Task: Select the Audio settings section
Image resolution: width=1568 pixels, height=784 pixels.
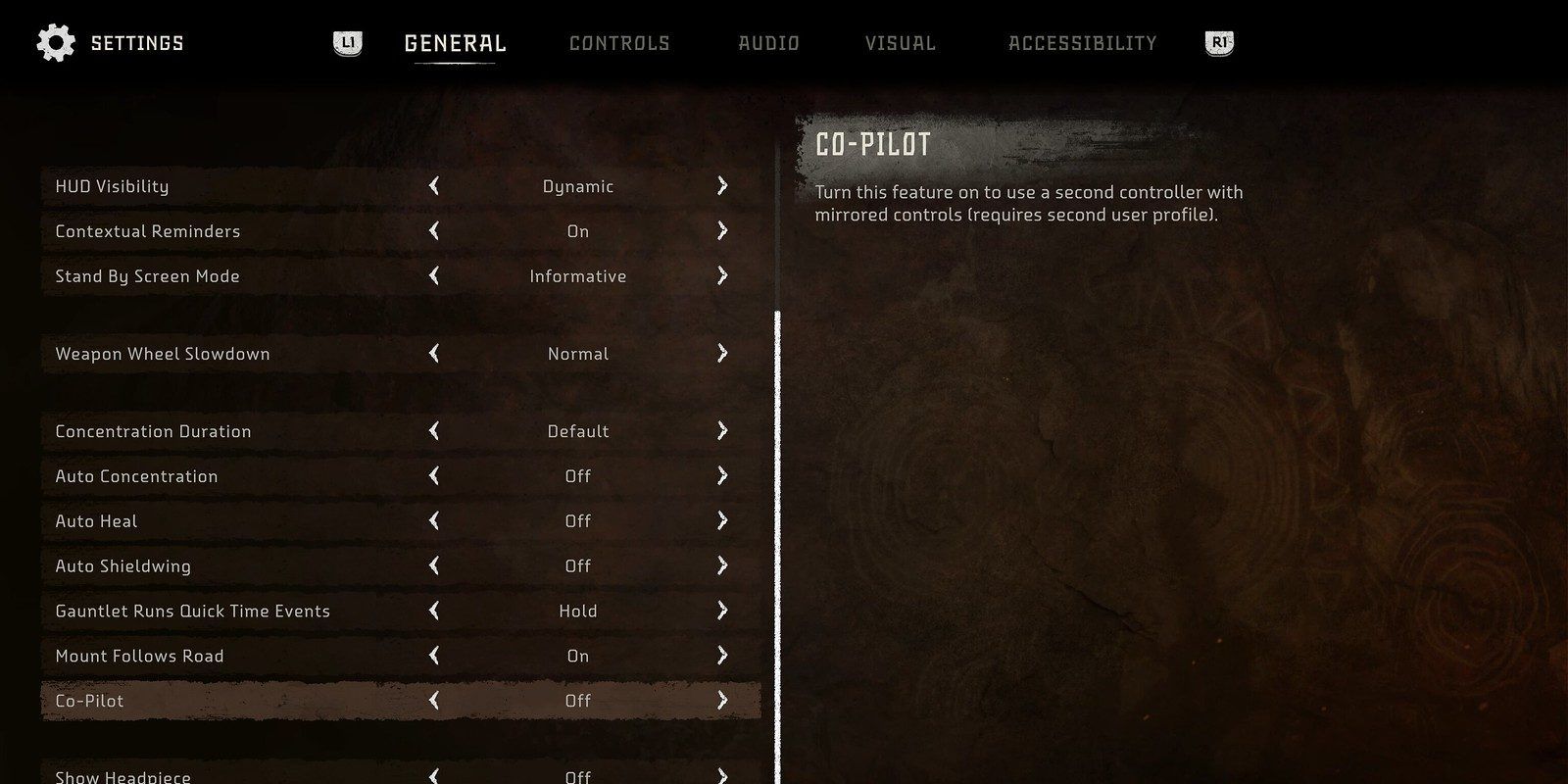Action: click(x=768, y=42)
